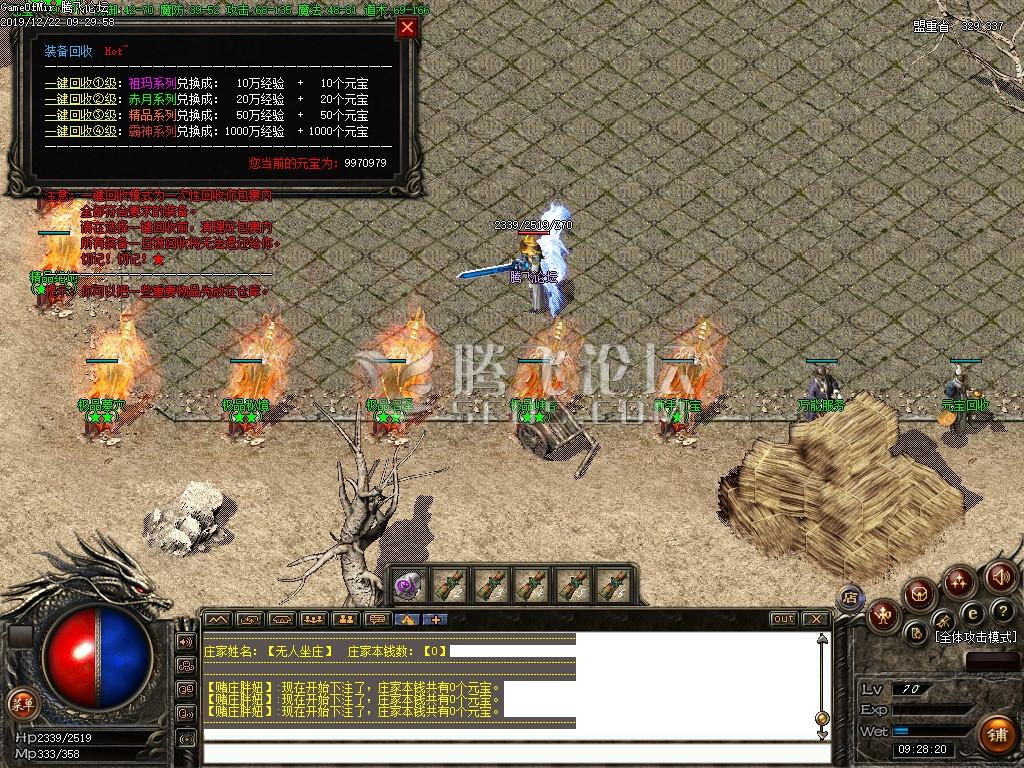The image size is (1024, 768).
Task: Click the 店 shop button
Action: click(850, 598)
